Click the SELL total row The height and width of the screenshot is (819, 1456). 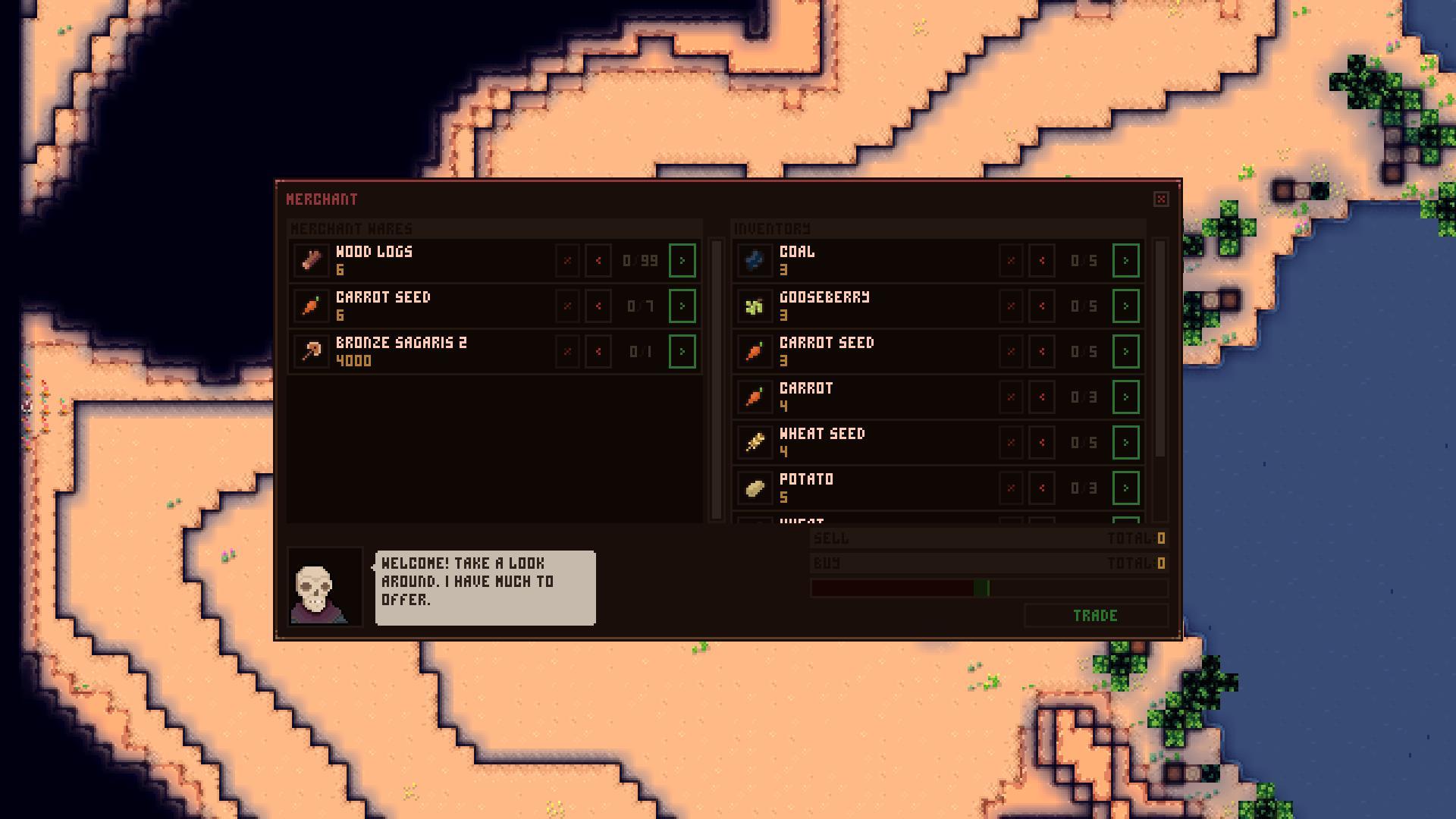pyautogui.click(x=986, y=538)
